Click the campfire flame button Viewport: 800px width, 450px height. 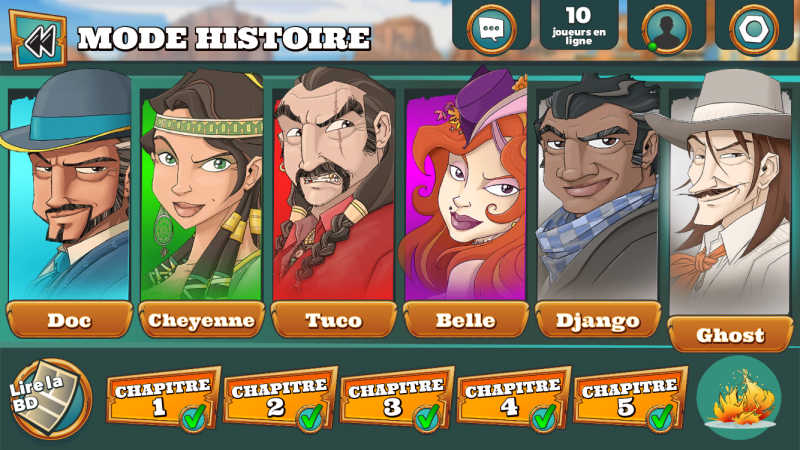[739, 398]
